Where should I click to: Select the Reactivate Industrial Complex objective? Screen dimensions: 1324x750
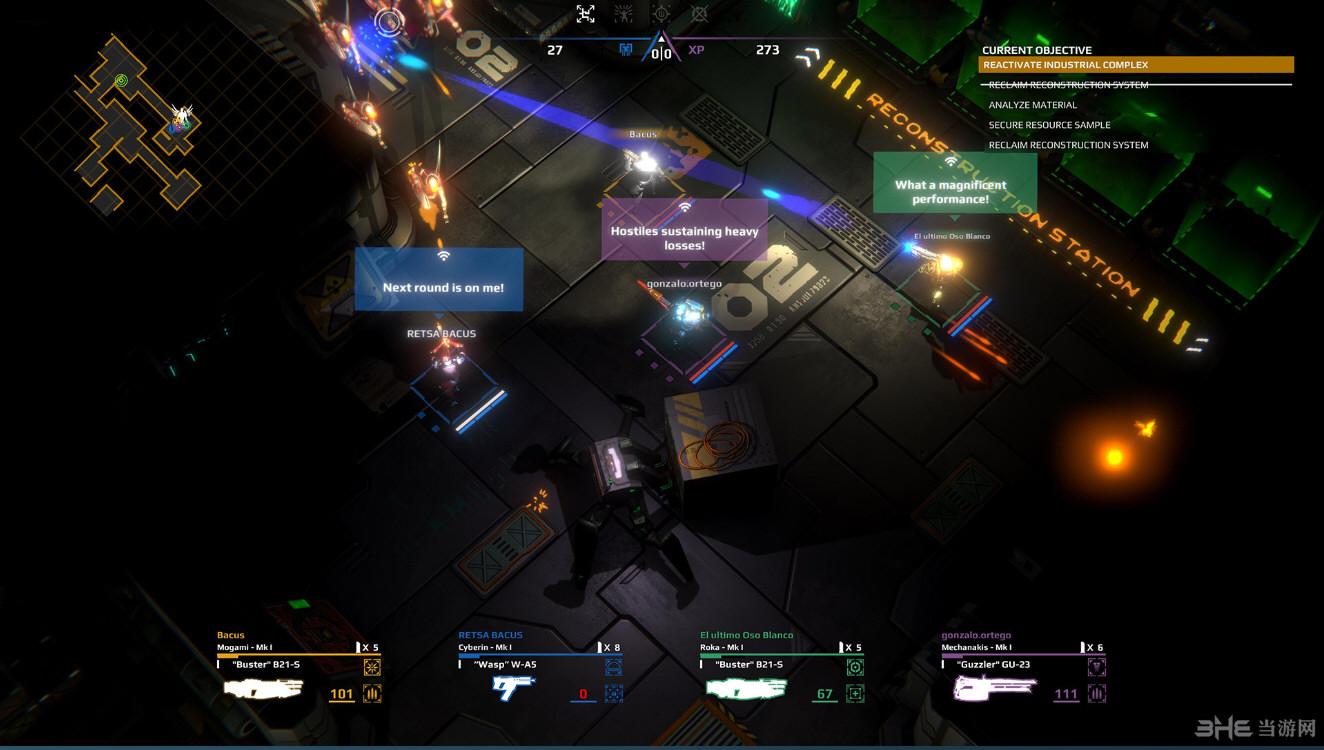click(1136, 65)
